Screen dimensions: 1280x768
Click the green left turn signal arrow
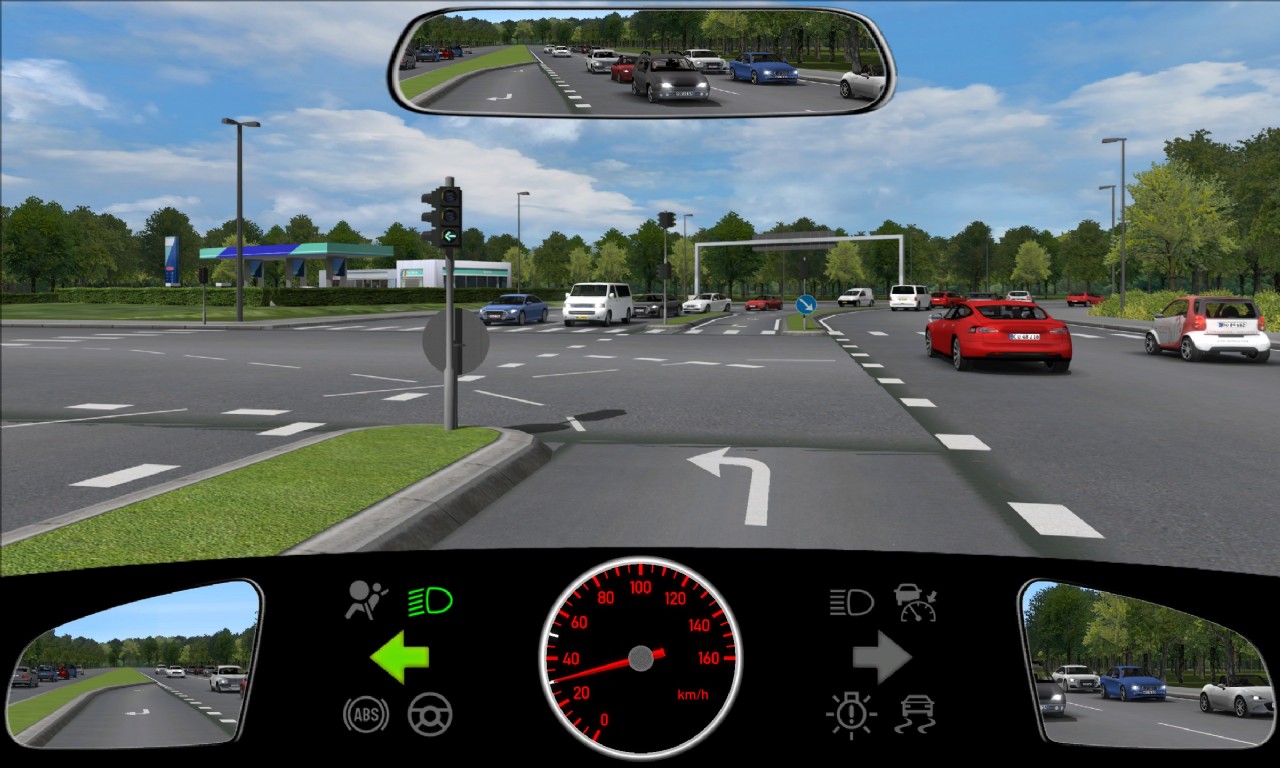point(400,657)
